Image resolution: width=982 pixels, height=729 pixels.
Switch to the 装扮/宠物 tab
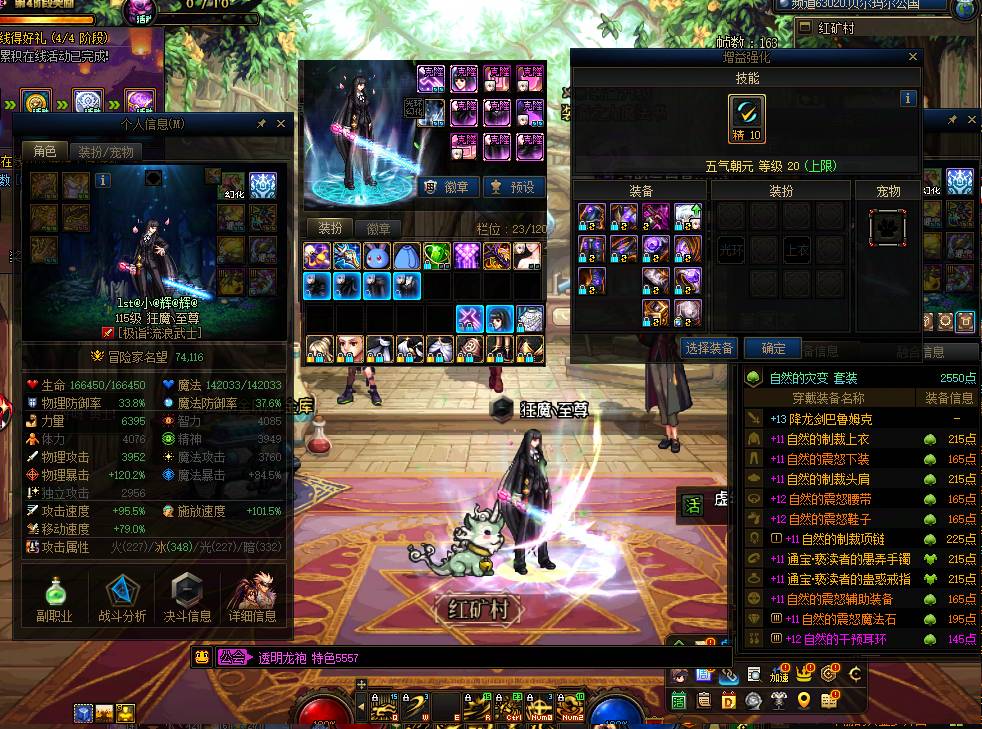tap(105, 152)
